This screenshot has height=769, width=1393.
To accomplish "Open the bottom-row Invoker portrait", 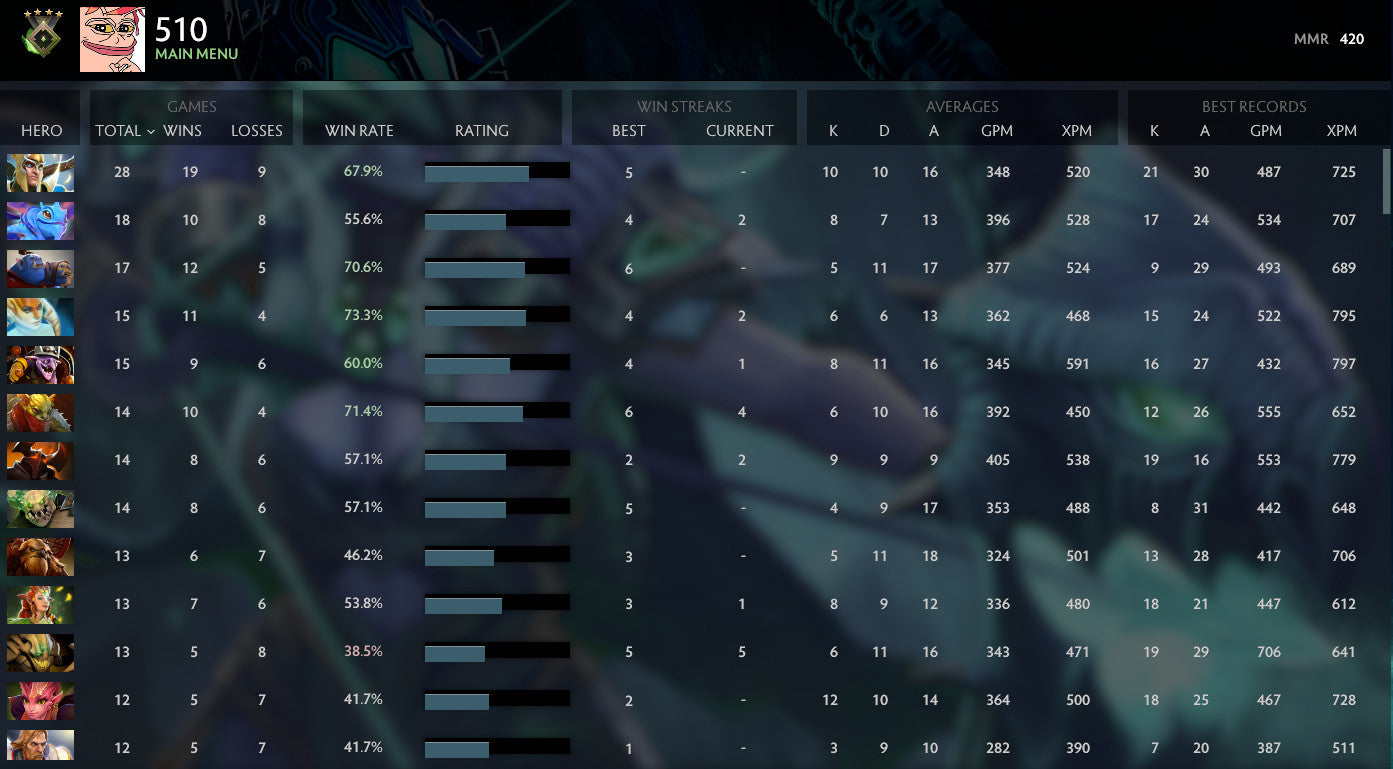I will [x=40, y=747].
